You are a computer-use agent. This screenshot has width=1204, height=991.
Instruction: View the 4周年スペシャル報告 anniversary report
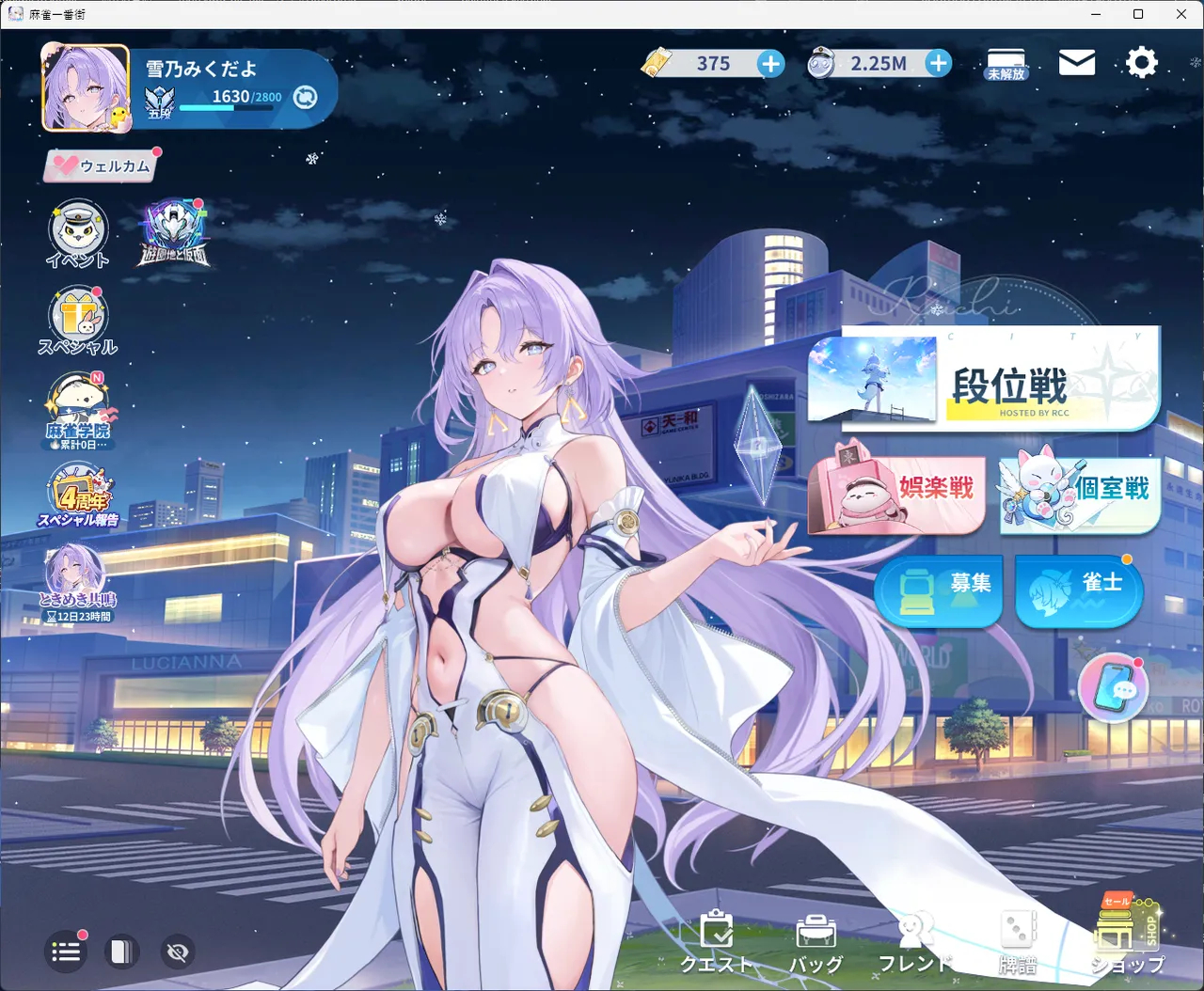[x=78, y=493]
